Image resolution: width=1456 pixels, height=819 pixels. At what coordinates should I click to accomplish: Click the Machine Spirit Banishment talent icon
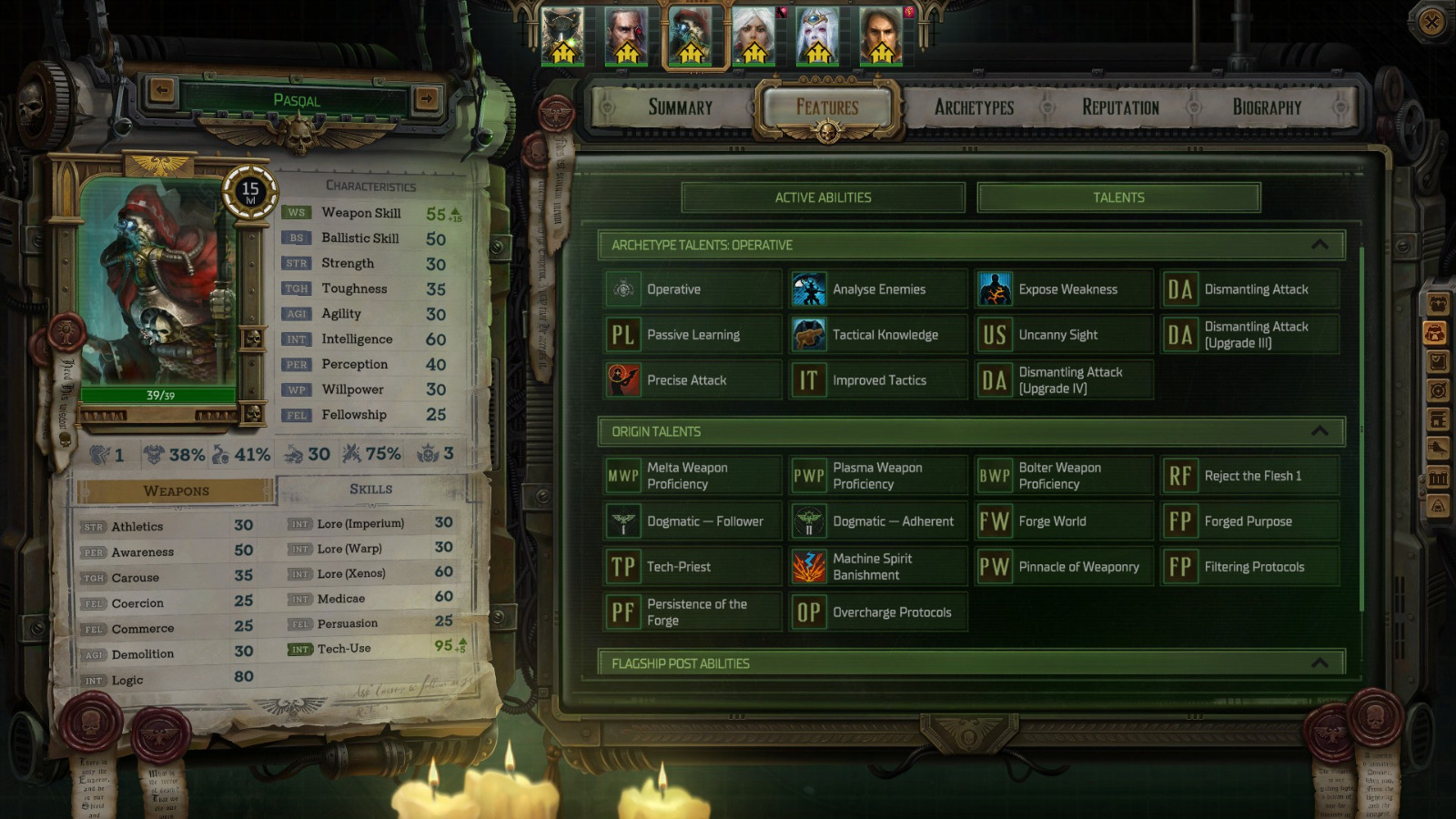(808, 566)
